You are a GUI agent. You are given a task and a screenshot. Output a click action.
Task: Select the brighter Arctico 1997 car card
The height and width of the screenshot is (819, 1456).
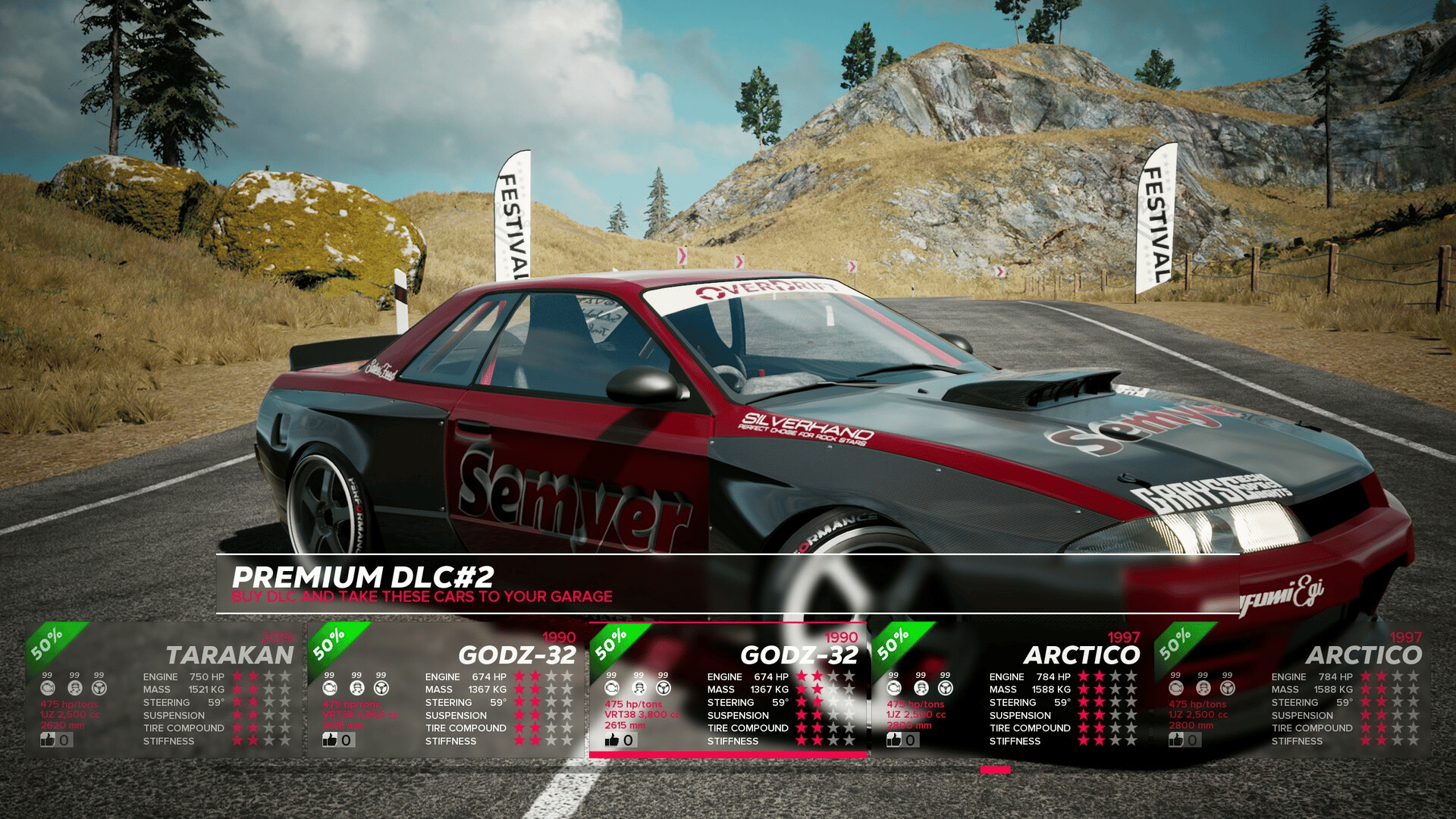pyautogui.click(x=1010, y=689)
